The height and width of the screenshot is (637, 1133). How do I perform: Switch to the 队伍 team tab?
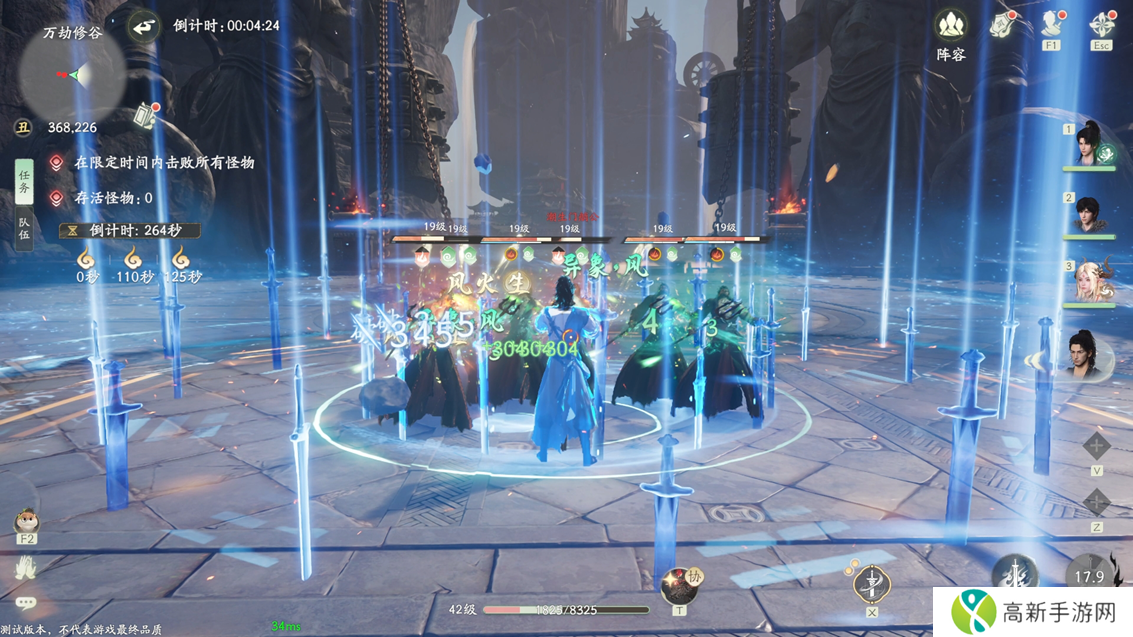[24, 229]
